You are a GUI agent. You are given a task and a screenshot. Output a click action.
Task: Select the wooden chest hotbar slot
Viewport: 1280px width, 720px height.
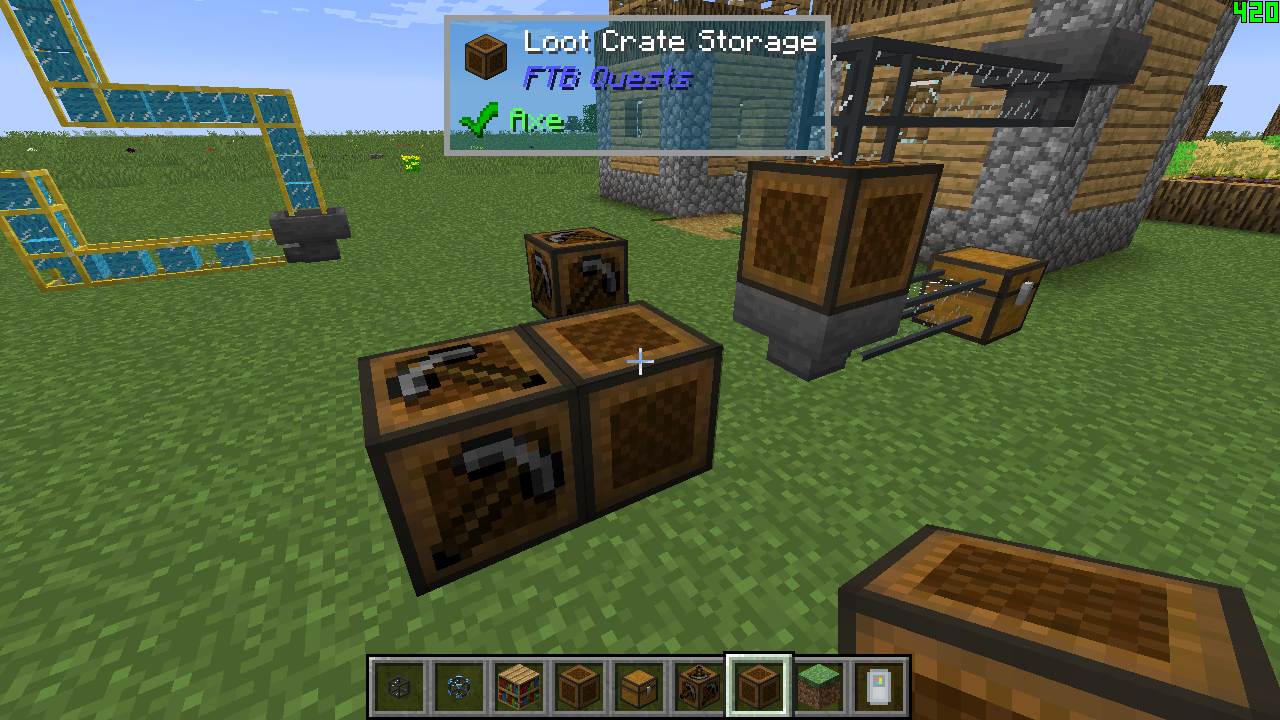639,687
